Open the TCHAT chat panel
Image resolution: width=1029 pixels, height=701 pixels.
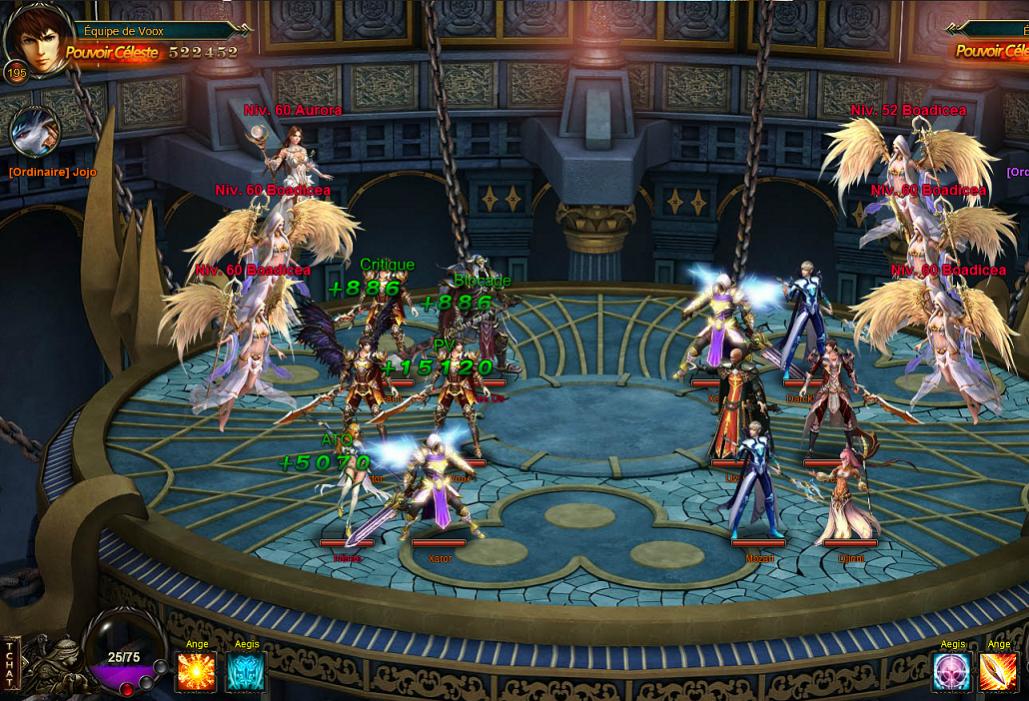coord(11,663)
